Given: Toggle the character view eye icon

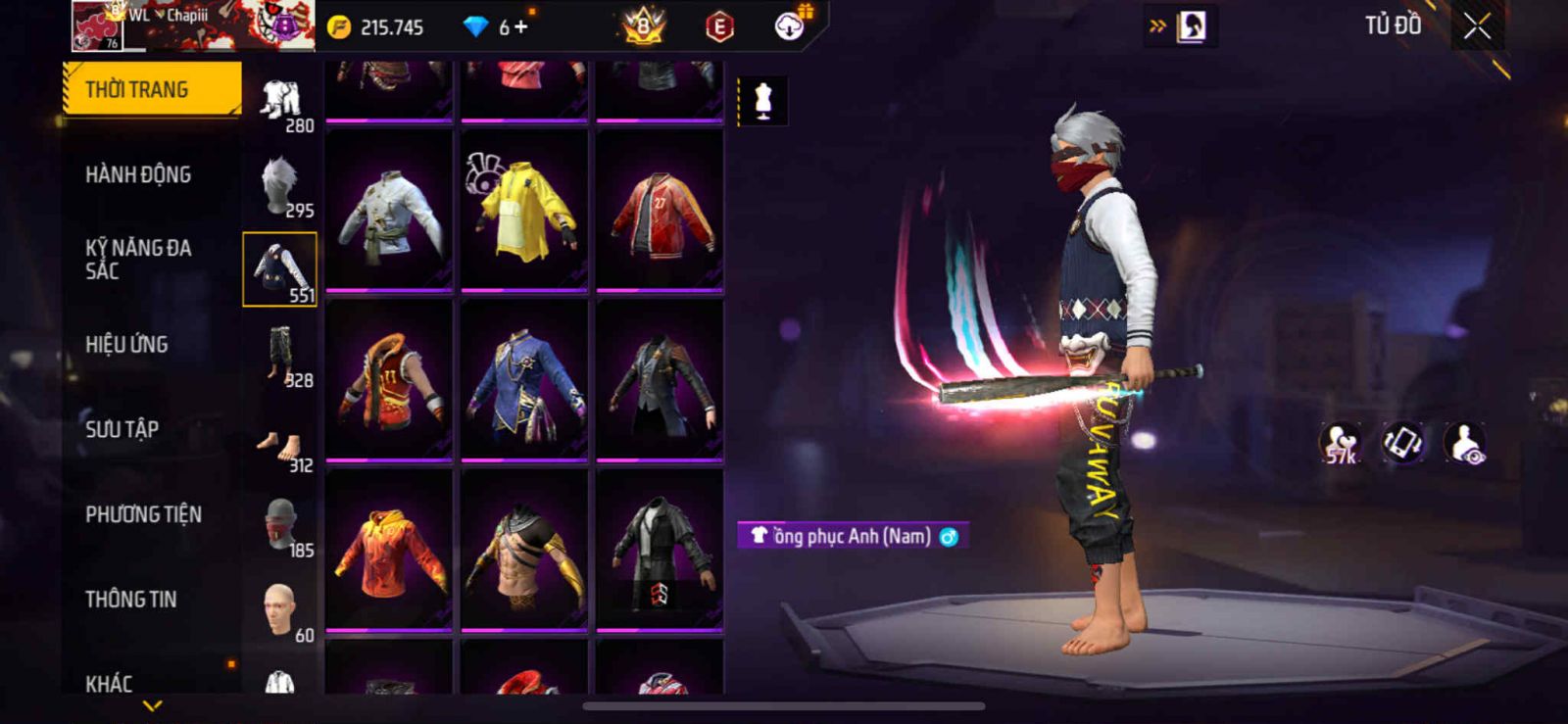Looking at the screenshot, I should [x=1465, y=443].
